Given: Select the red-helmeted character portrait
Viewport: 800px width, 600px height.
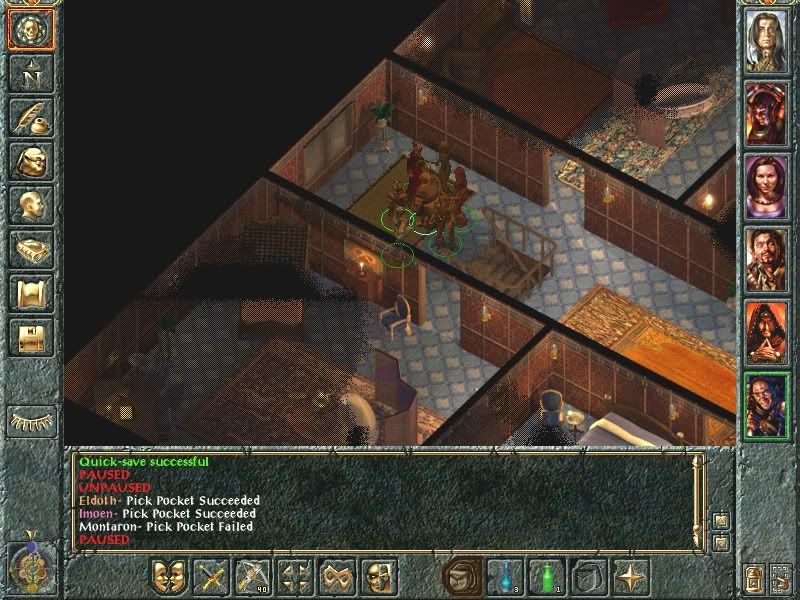Looking at the screenshot, I should click(767, 110).
